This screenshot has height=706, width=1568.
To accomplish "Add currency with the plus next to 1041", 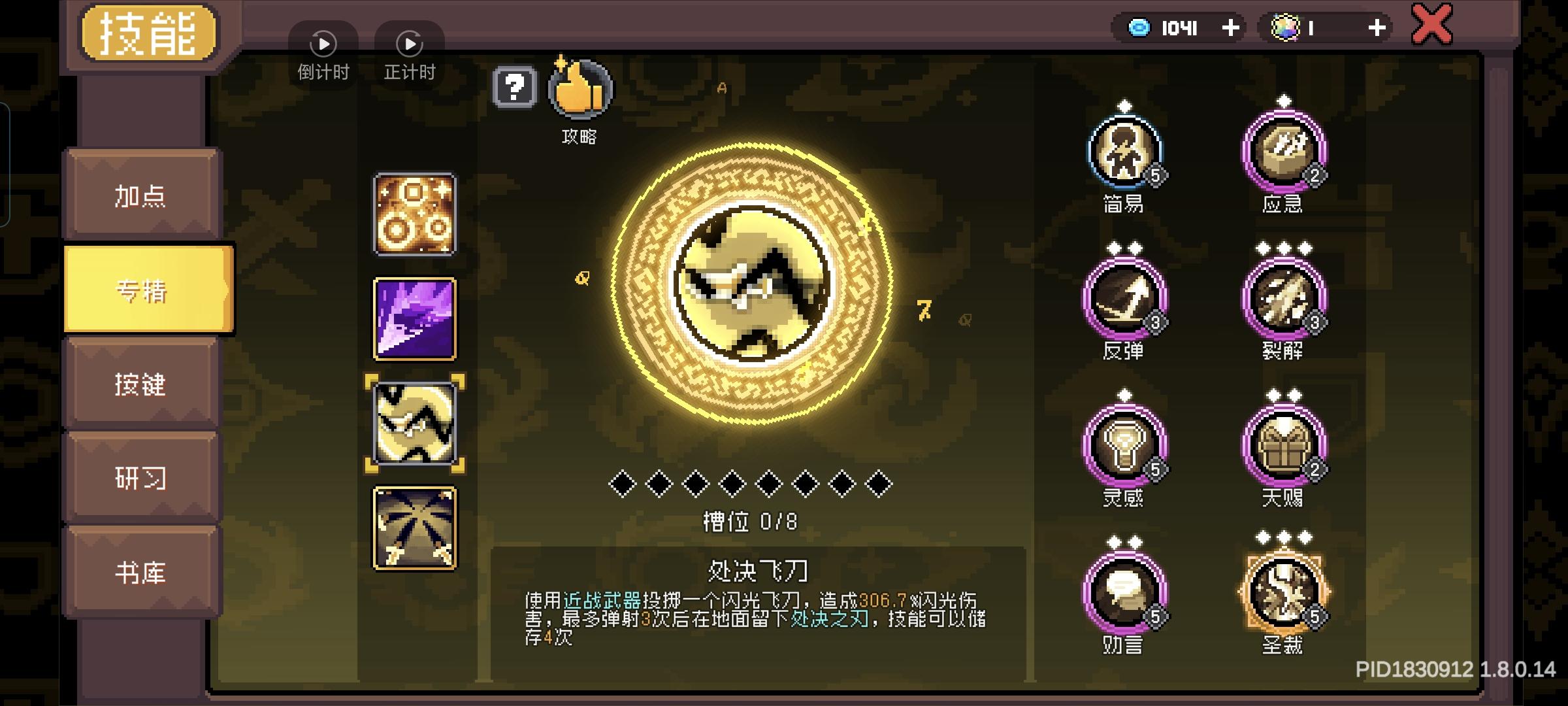I will coord(1231,27).
